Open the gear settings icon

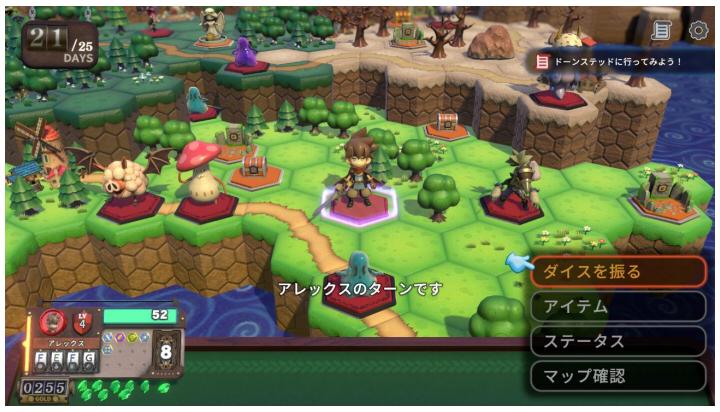[x=698, y=30]
